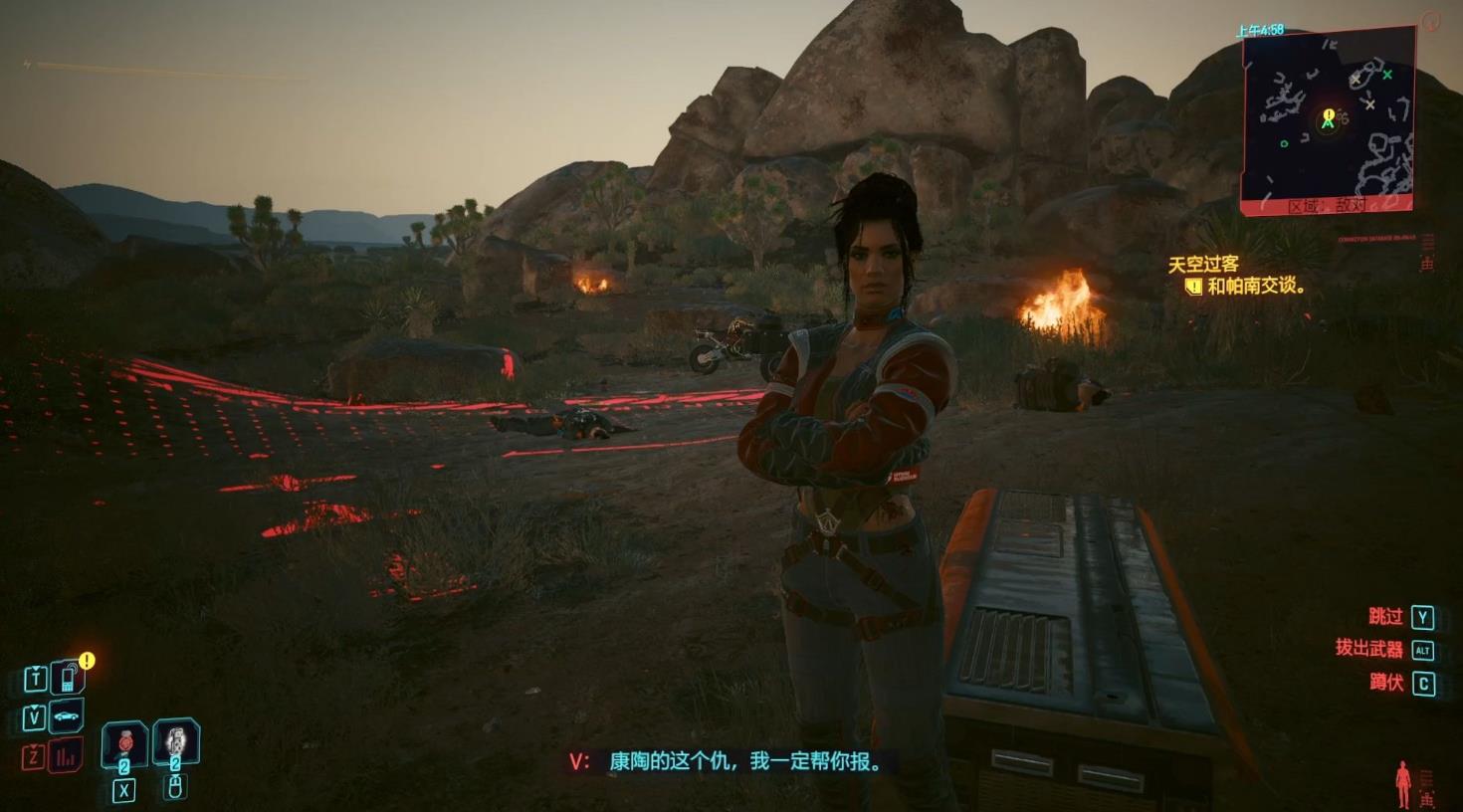Select the white grenade gadget slot
This screenshot has width=1463, height=812.
point(176,741)
